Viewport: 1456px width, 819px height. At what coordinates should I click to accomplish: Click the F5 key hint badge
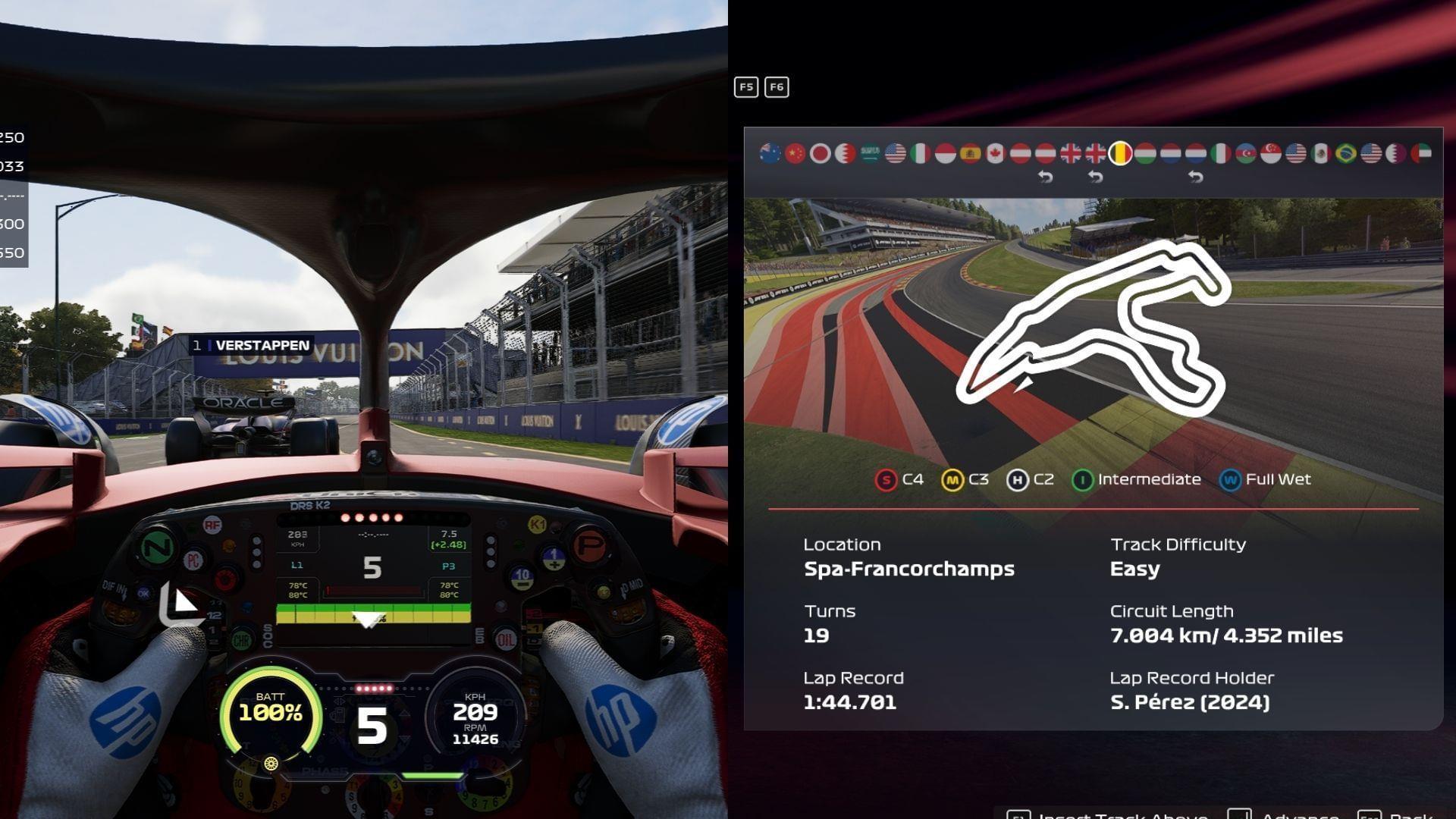pyautogui.click(x=745, y=87)
